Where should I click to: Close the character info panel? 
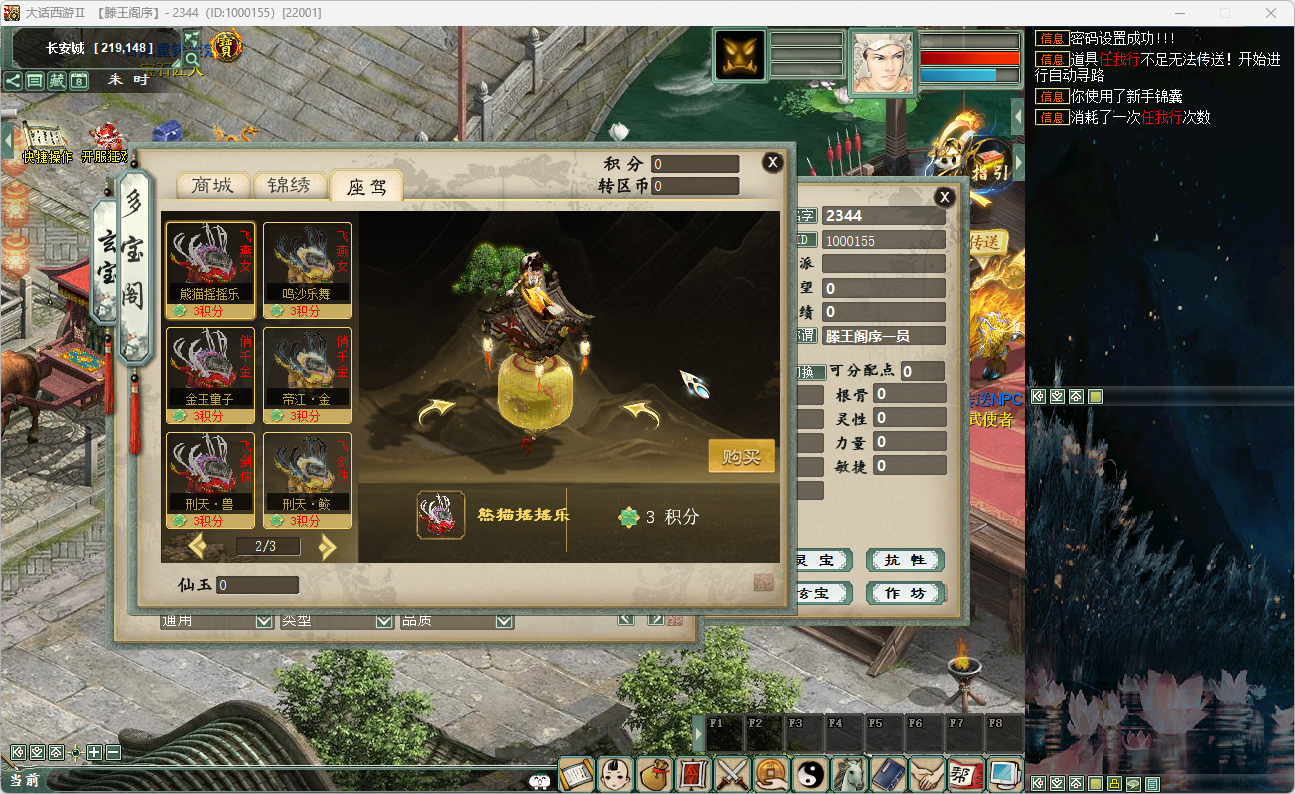pos(944,197)
